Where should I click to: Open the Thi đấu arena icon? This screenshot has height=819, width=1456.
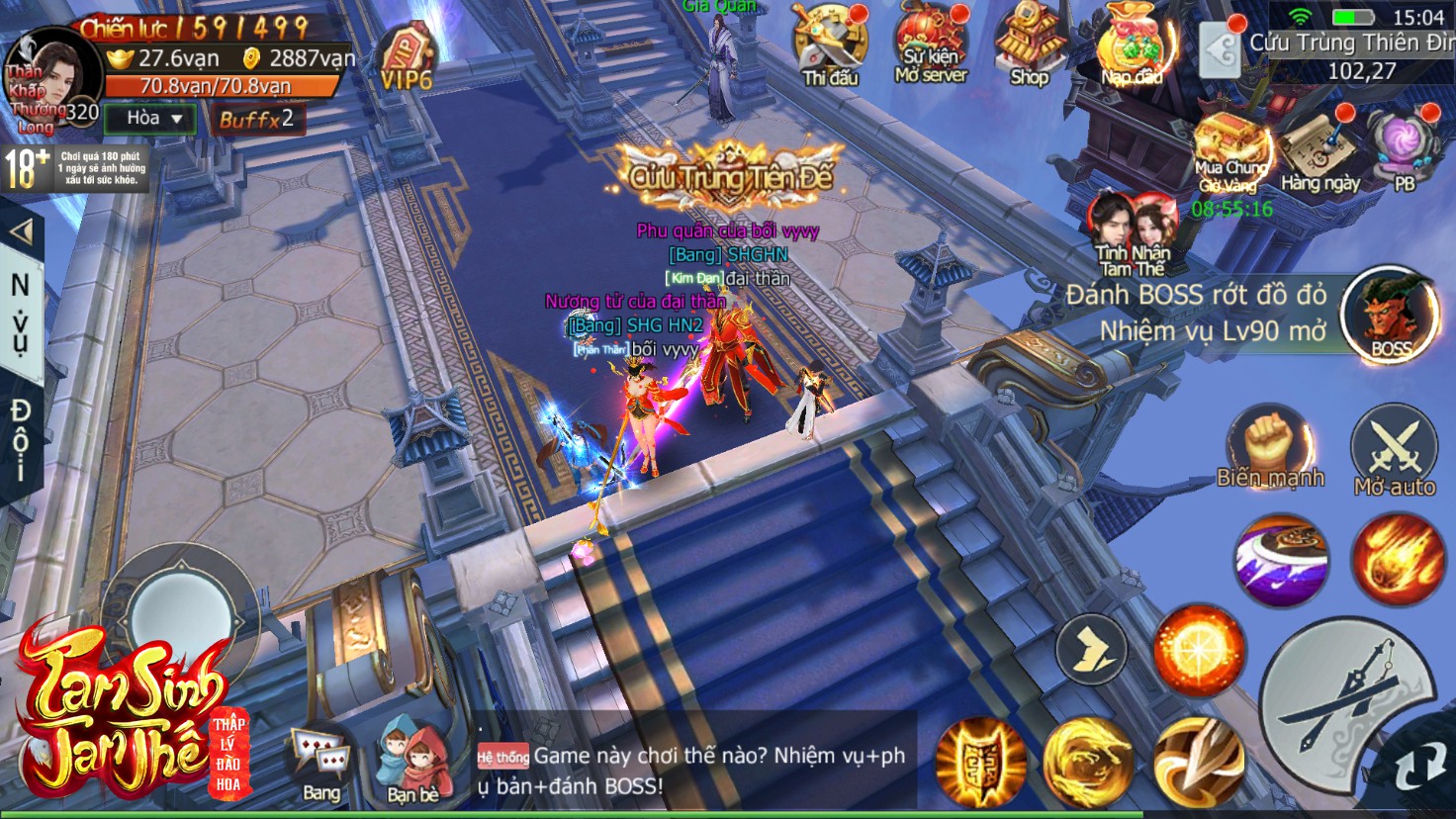(829, 44)
